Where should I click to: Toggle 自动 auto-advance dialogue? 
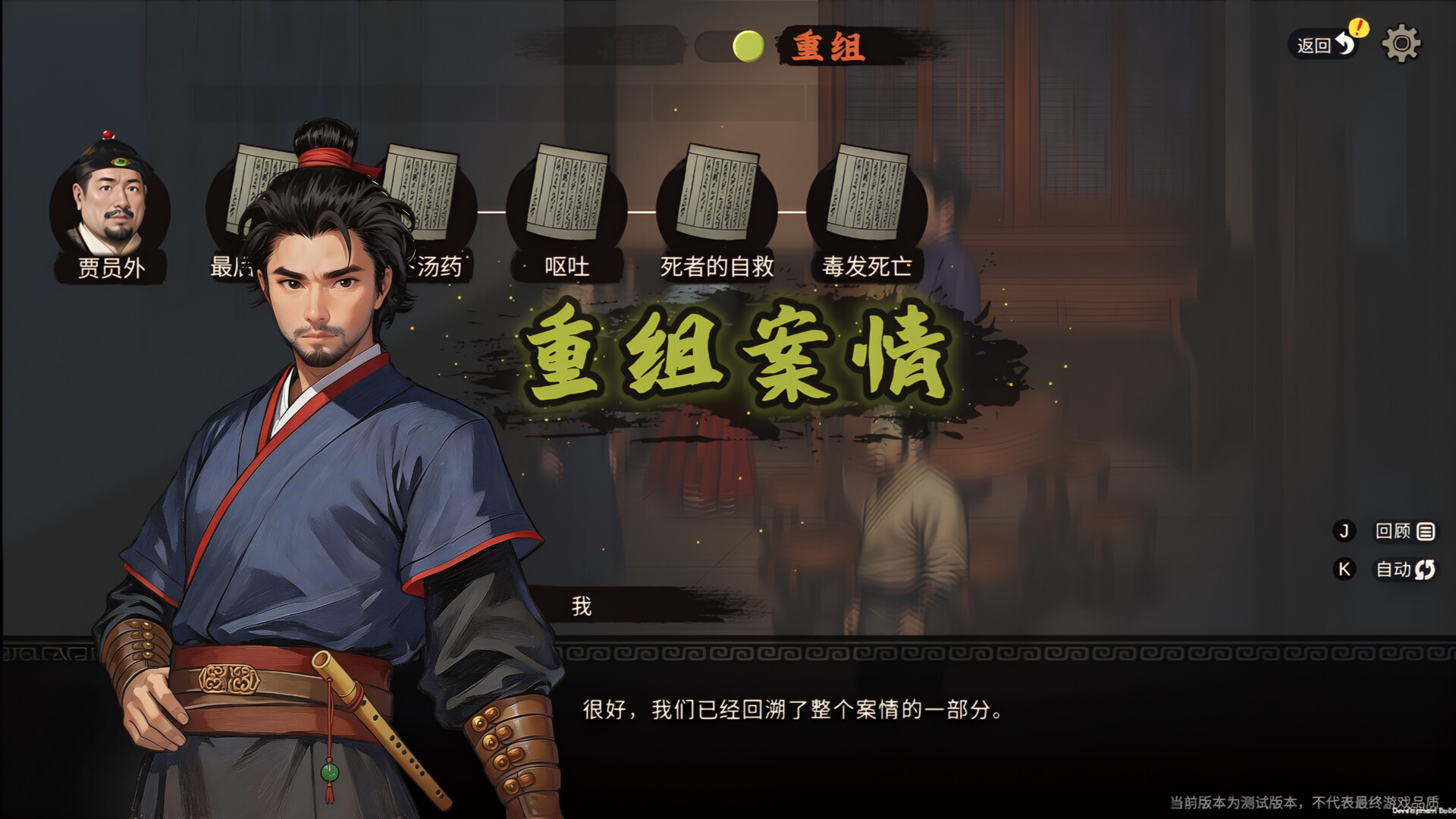click(1403, 570)
